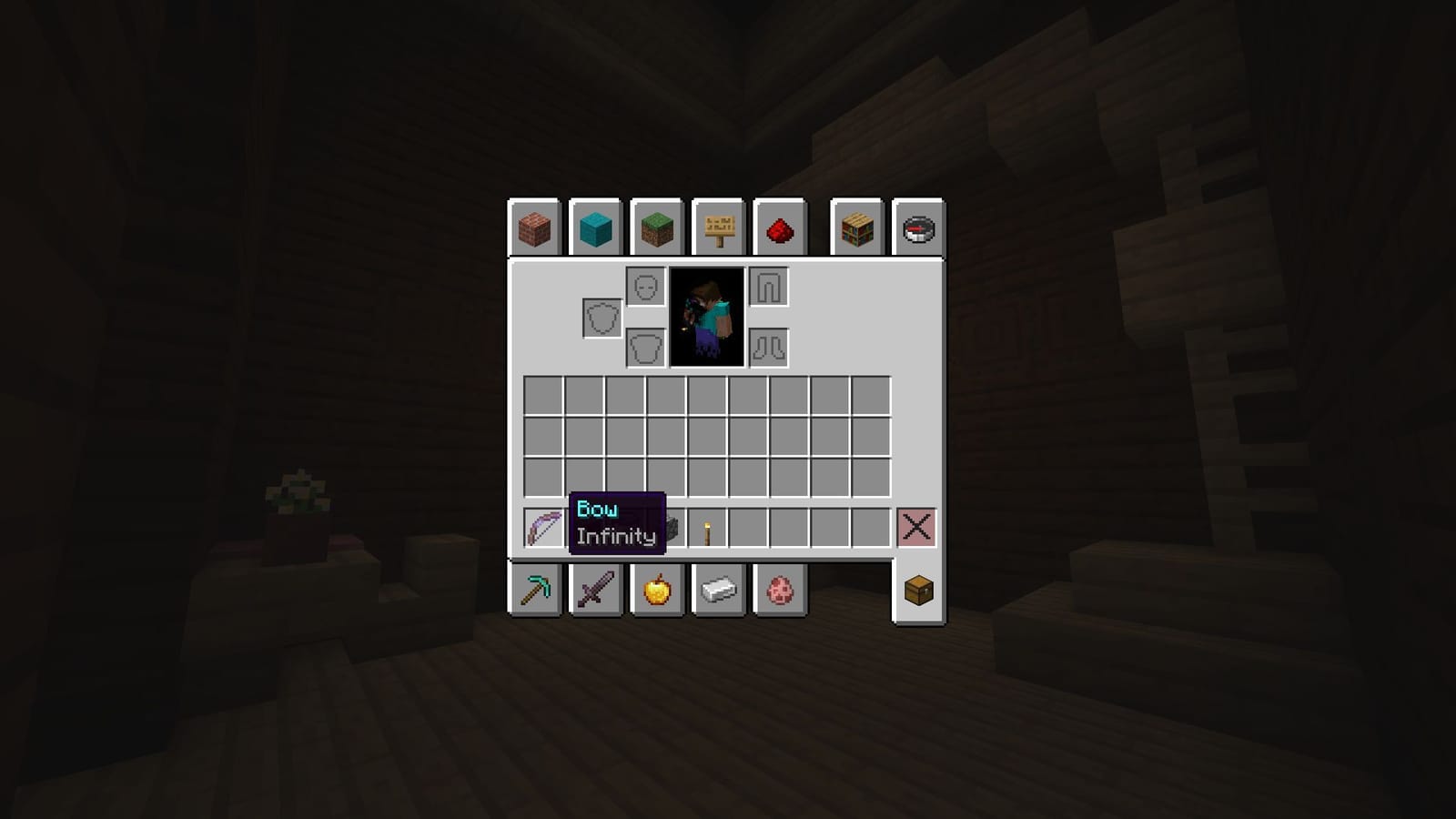Click the empty helmet armor slot
The width and height of the screenshot is (1456, 819).
(646, 287)
